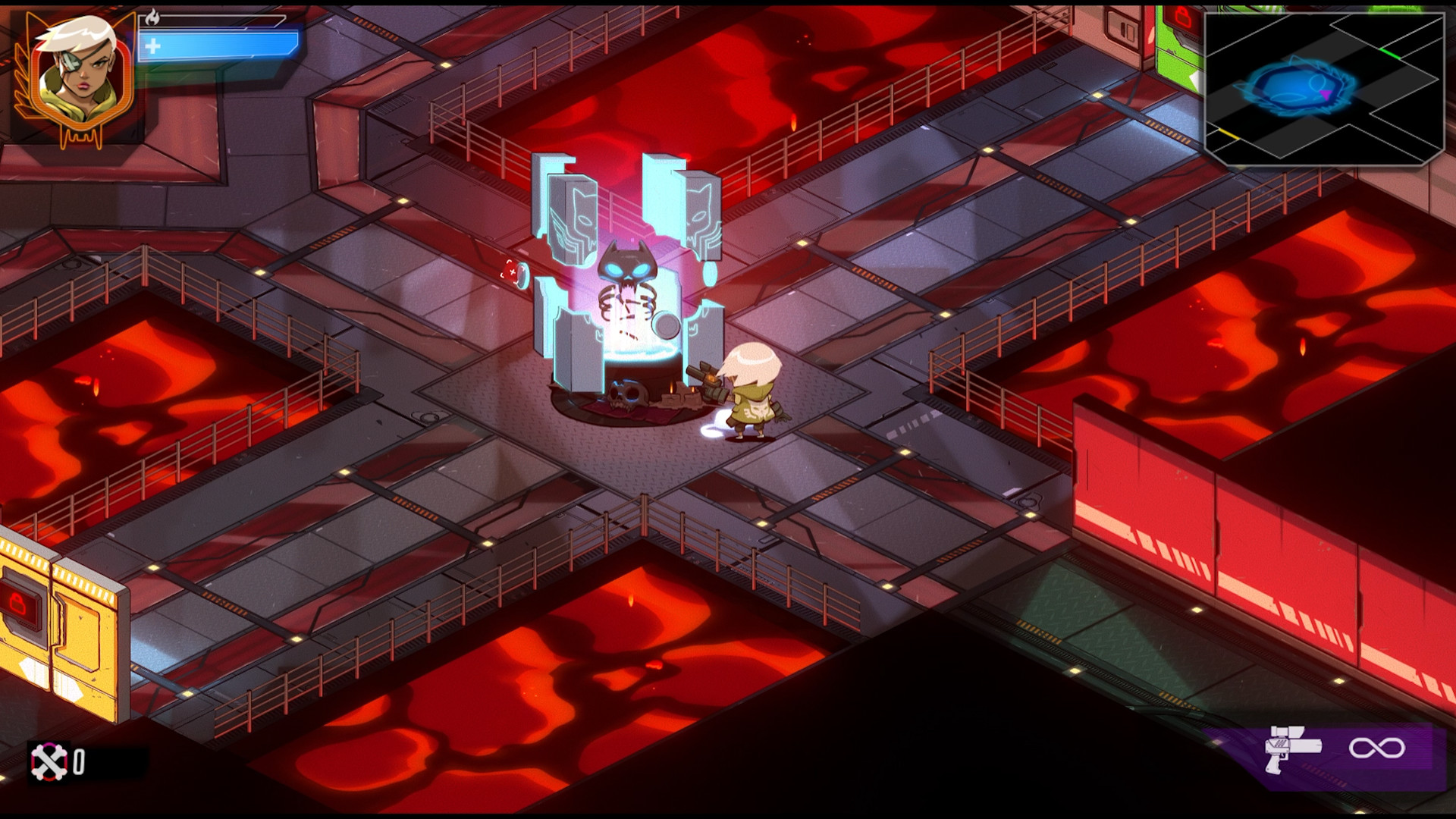Click the eyepatch character portrait
The image size is (1456, 819).
point(76,76)
